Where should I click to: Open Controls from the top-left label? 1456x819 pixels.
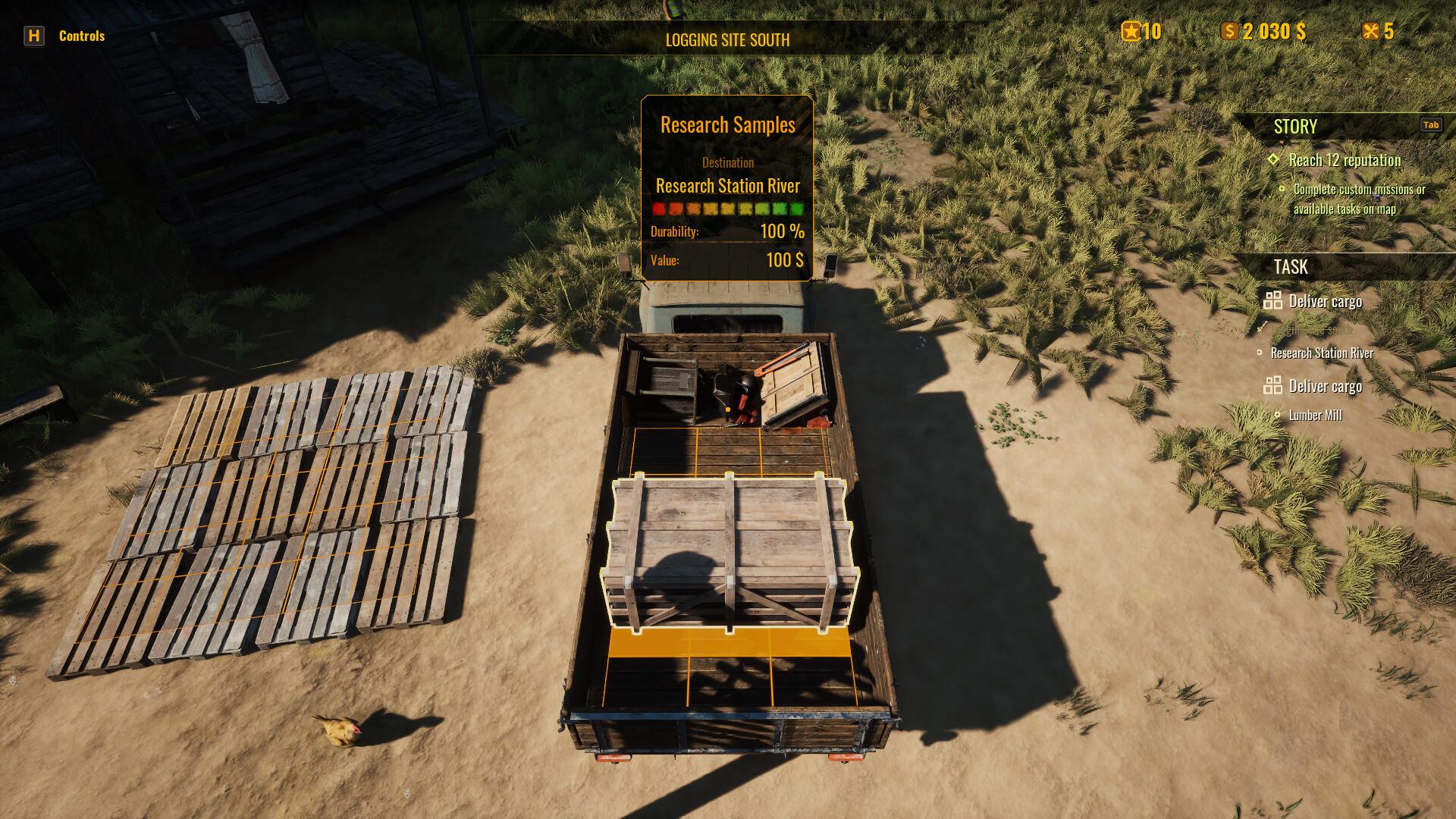coord(82,35)
